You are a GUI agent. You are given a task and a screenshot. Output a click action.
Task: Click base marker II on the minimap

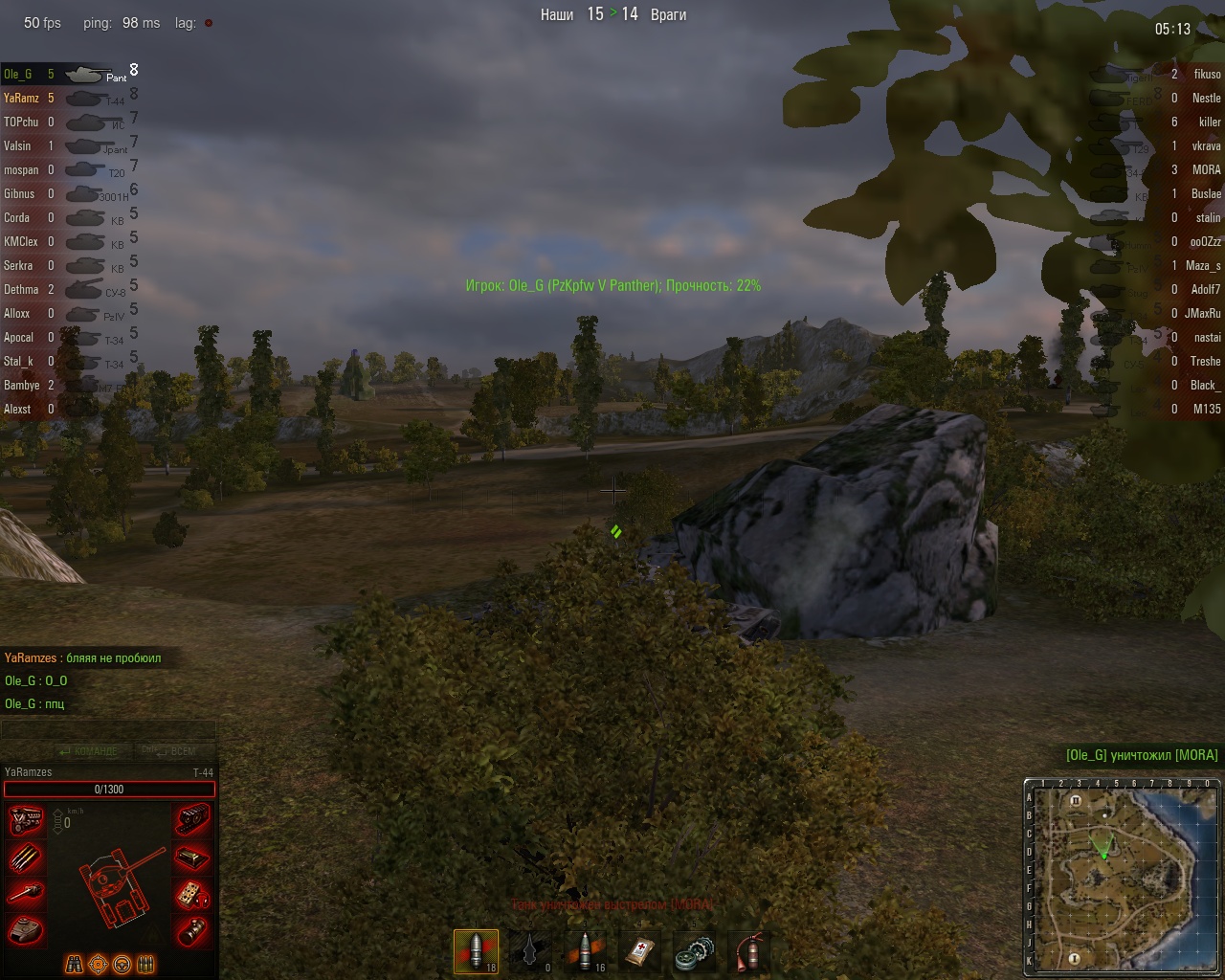[1076, 801]
